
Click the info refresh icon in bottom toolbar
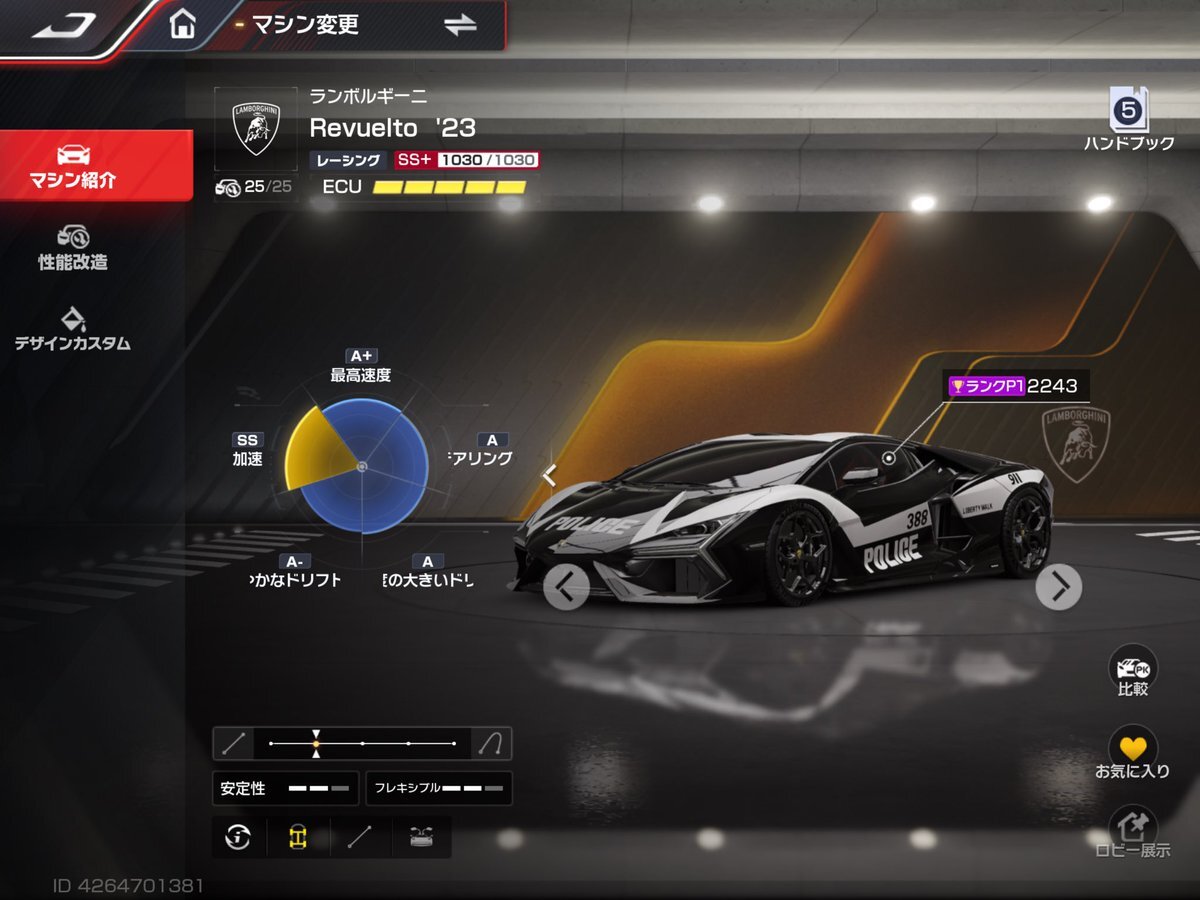(238, 837)
